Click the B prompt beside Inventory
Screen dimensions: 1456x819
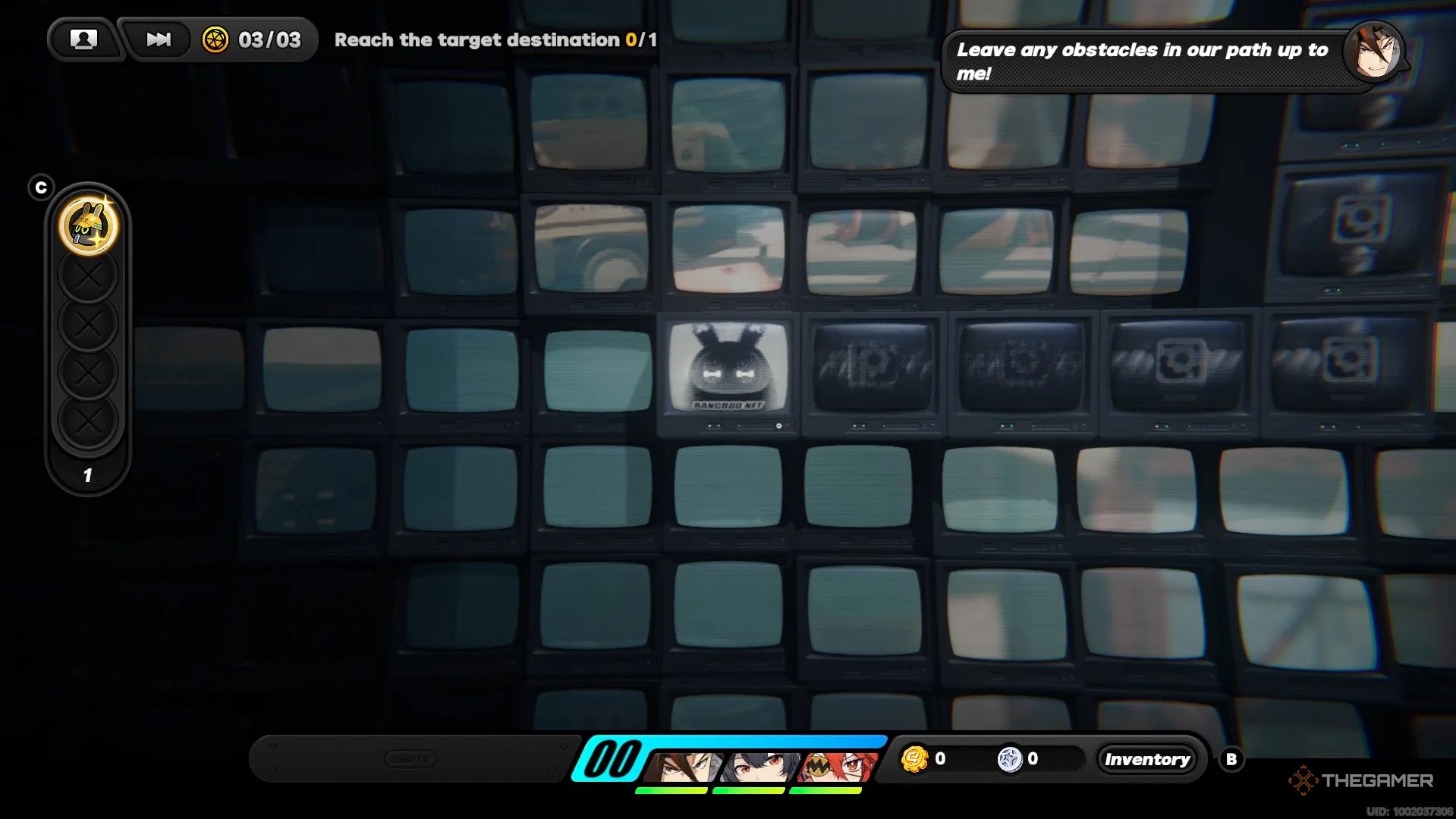pos(1231,758)
